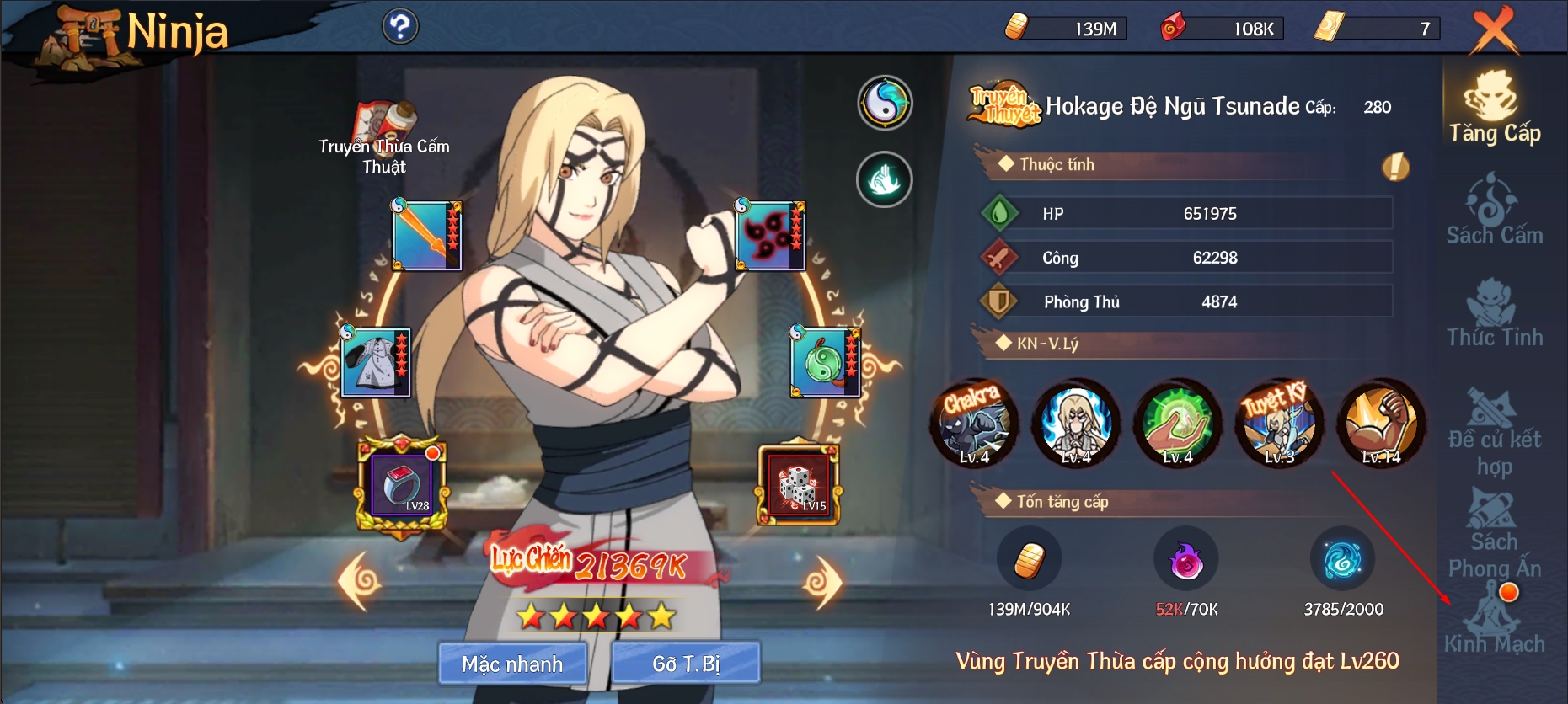Open Truyền Thừa Cấm Thuật scroll

tap(384, 139)
